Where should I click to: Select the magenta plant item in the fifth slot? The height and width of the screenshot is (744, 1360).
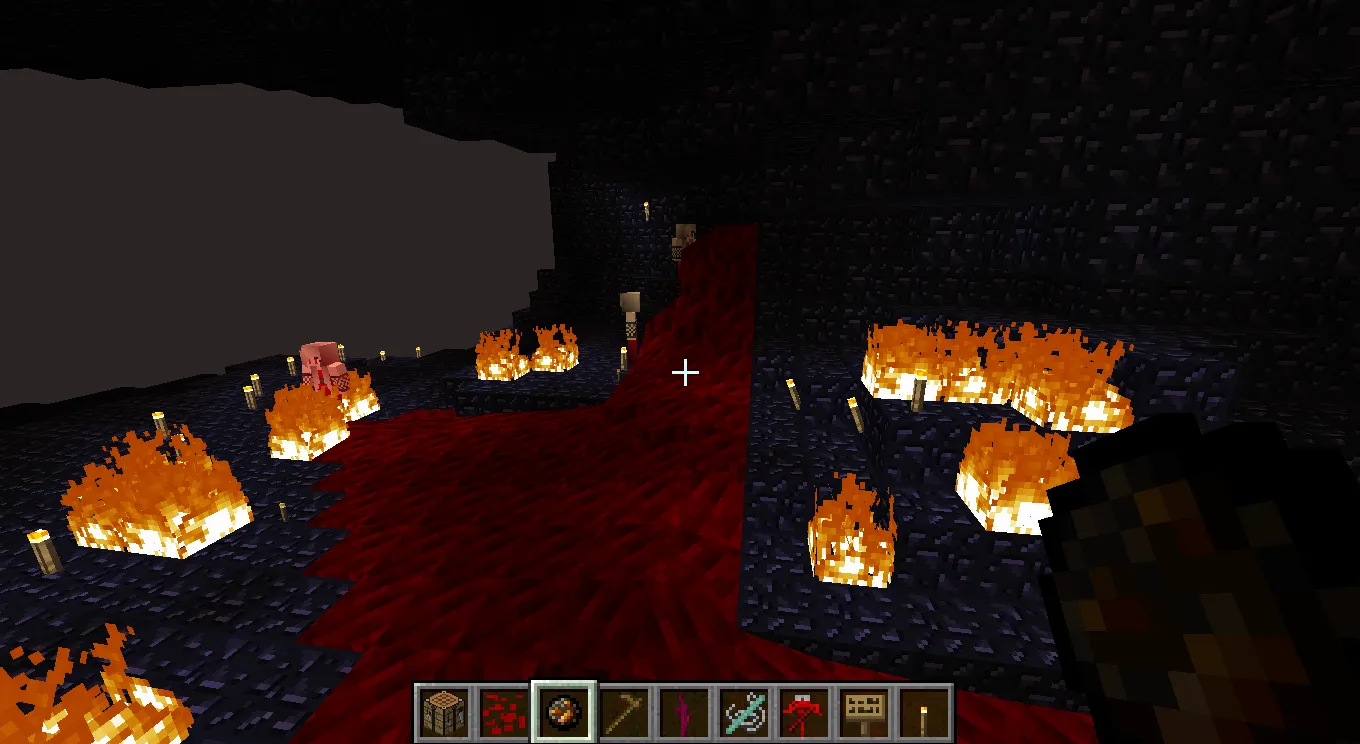(x=682, y=710)
